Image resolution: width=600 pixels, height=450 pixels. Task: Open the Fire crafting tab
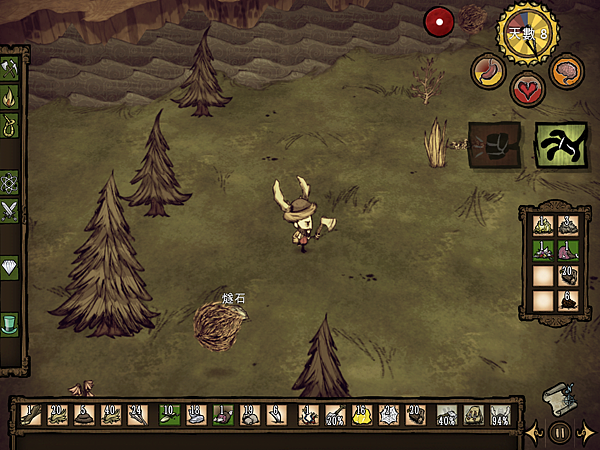[x=11, y=97]
